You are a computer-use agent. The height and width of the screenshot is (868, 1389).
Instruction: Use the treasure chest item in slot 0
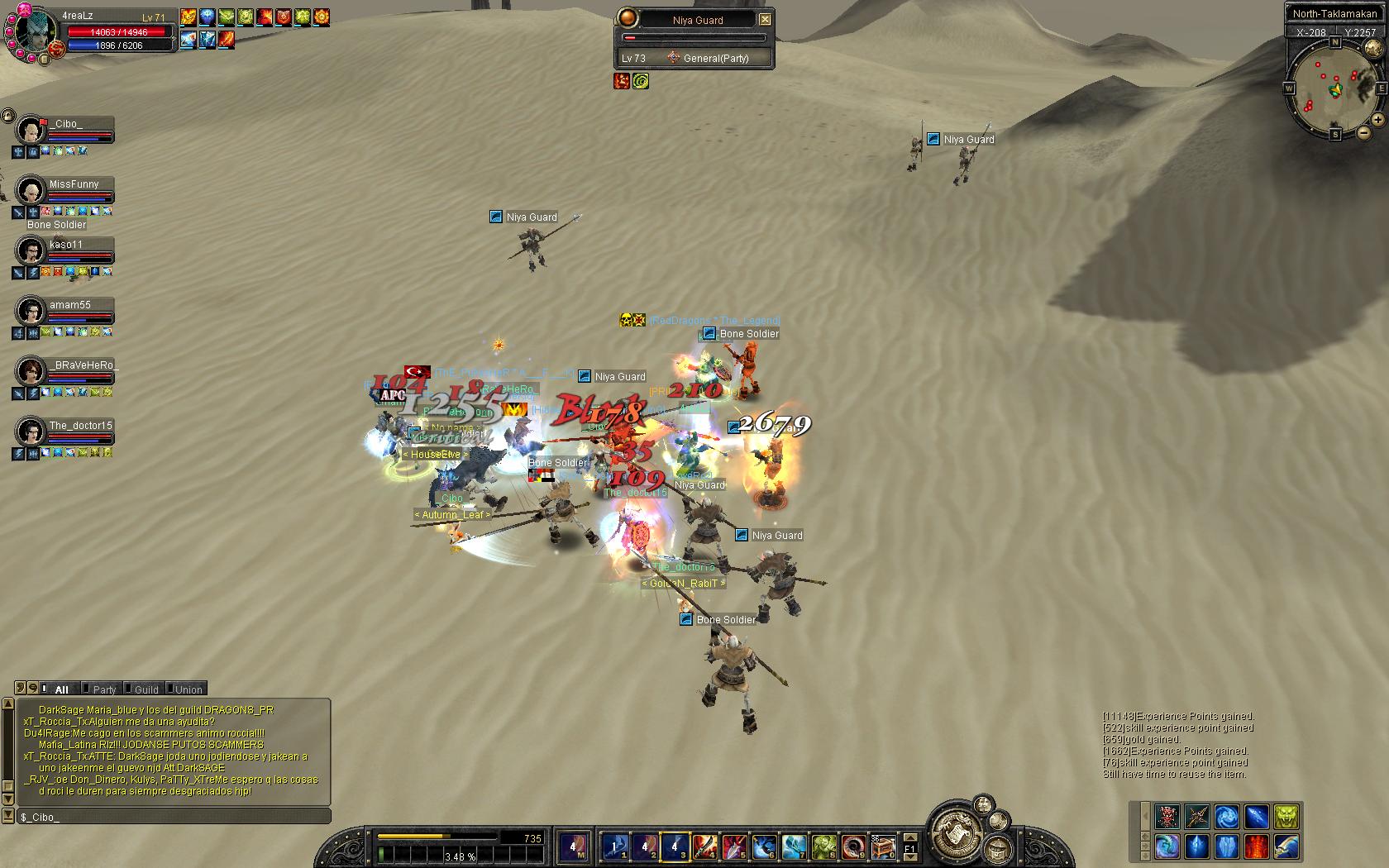(883, 847)
